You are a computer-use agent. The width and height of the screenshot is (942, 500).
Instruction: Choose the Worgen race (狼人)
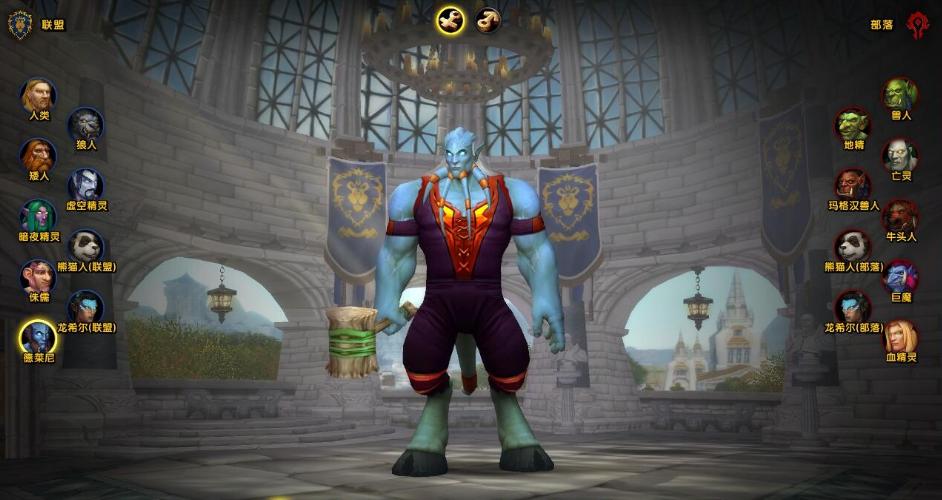point(86,125)
